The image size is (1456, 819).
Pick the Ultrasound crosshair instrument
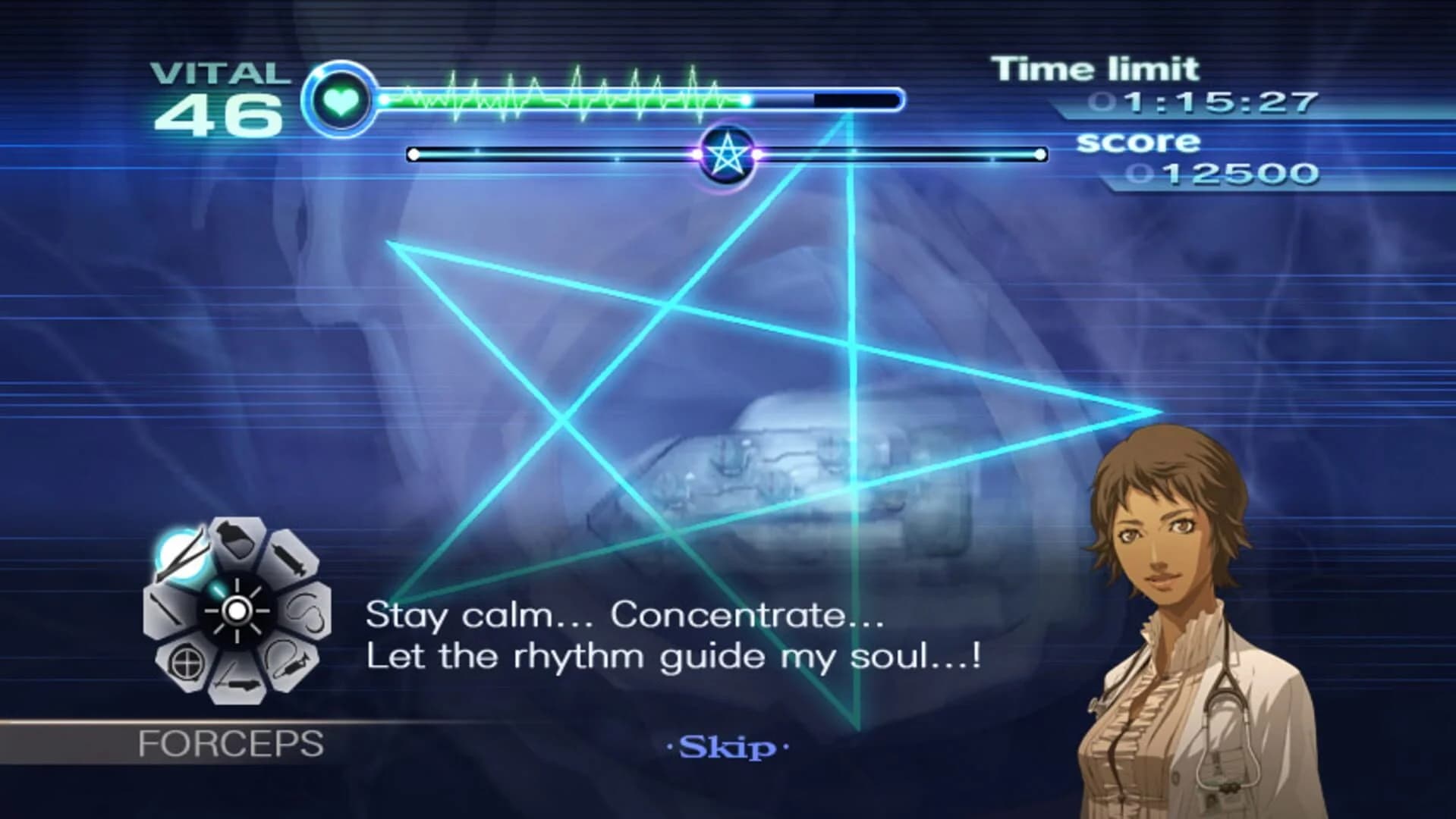186,662
